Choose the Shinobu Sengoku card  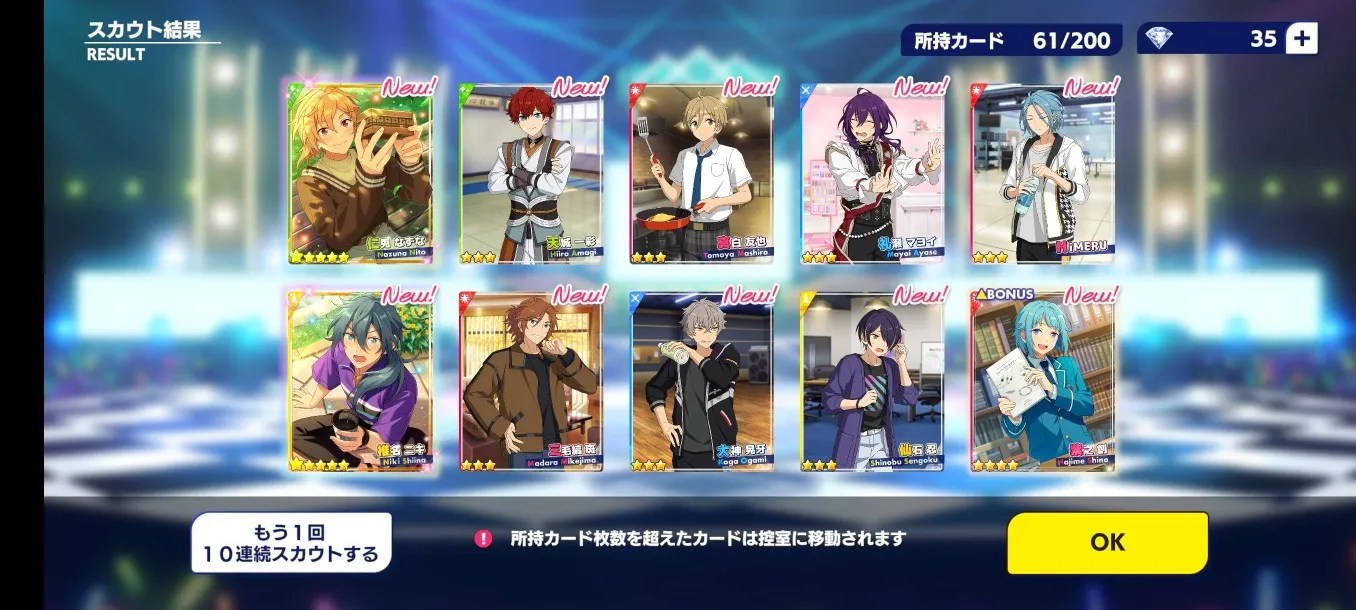872,381
